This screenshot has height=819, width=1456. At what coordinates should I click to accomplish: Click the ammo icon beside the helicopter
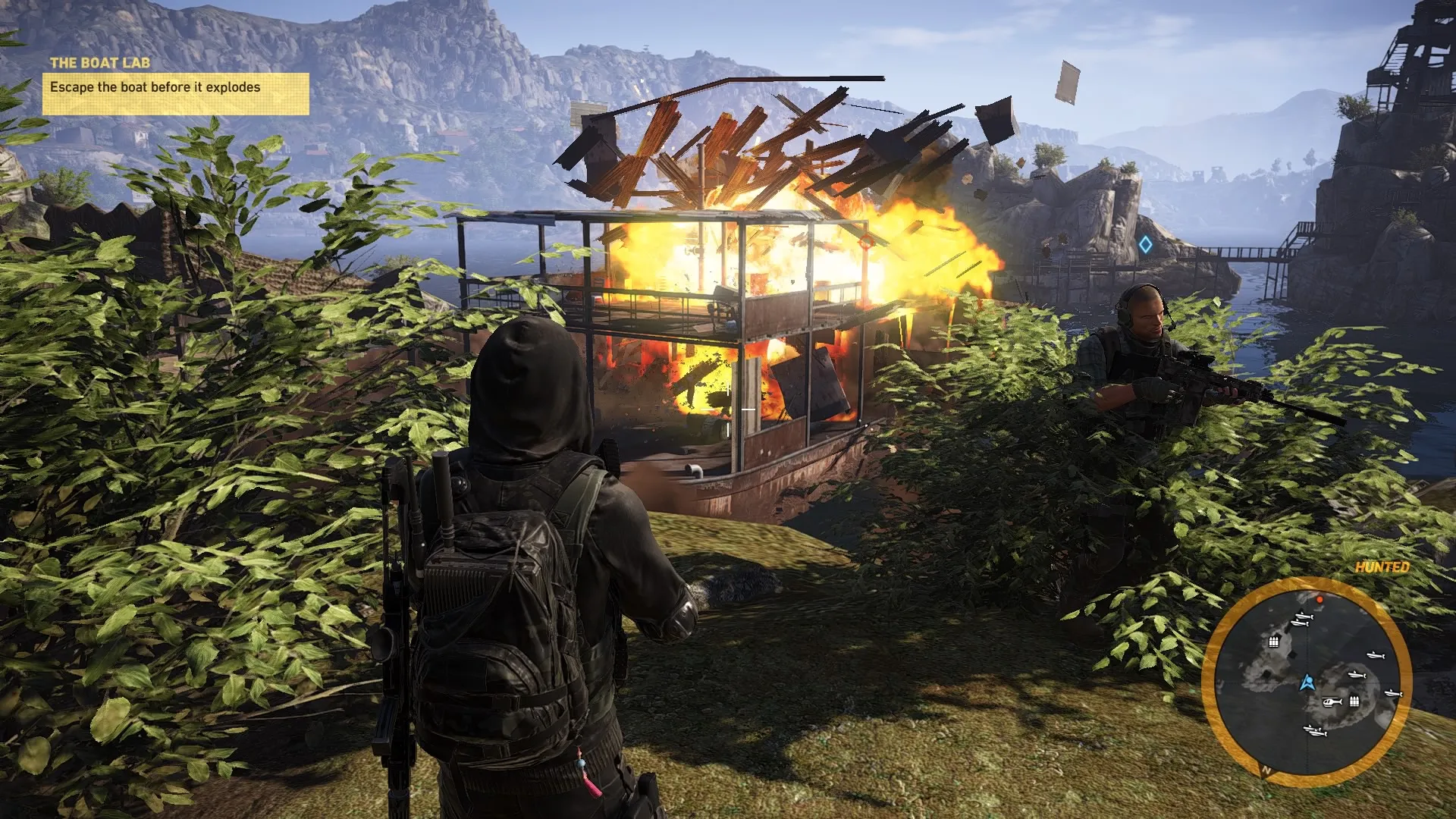1354,701
